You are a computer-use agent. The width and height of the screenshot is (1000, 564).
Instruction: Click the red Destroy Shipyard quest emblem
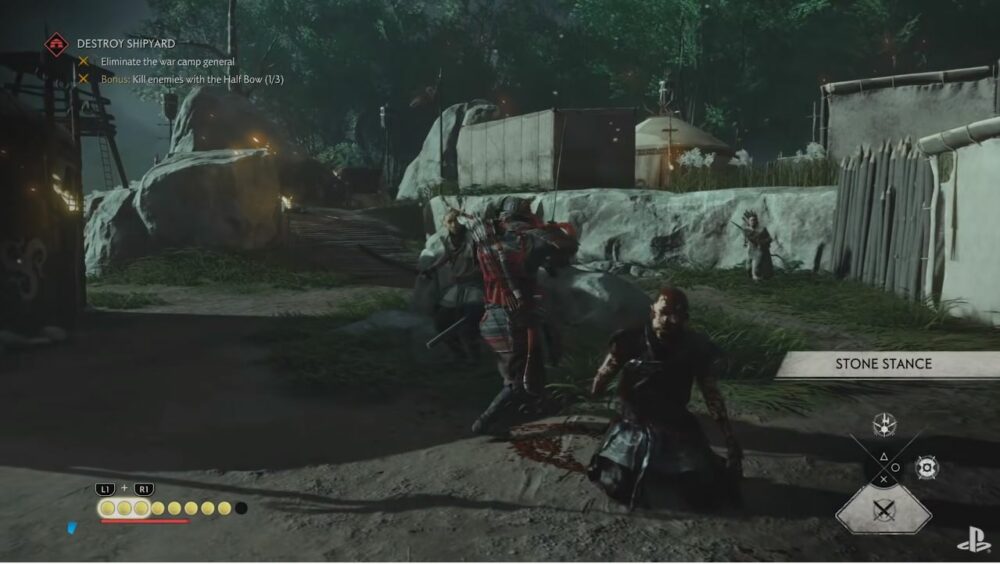56,44
